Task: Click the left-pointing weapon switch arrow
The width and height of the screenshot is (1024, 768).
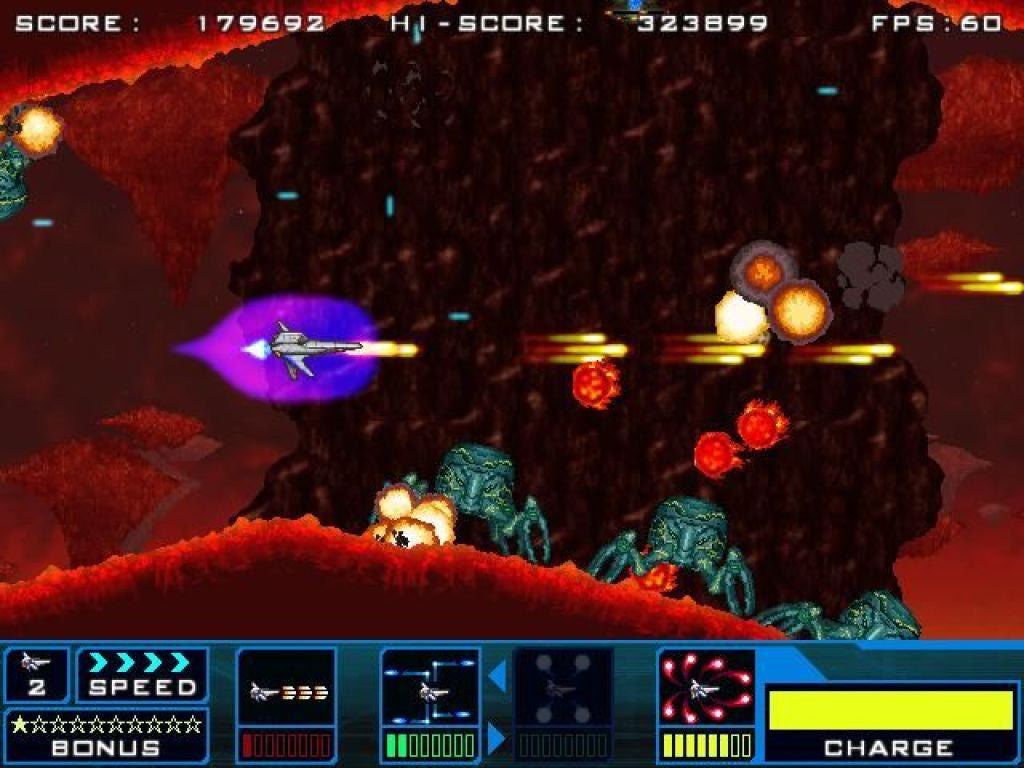Action: point(497,677)
